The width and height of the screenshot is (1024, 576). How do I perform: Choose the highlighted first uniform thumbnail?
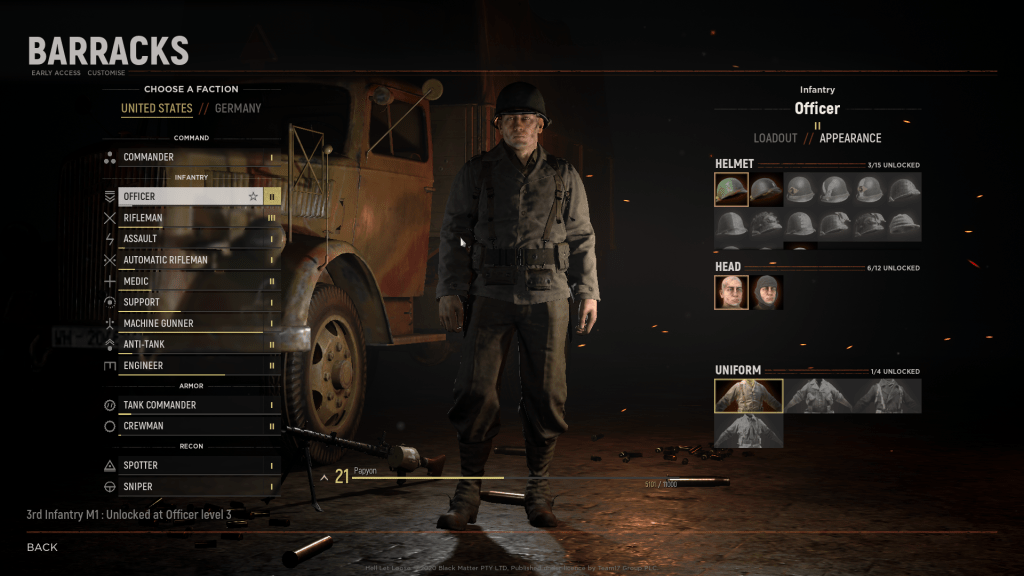pyautogui.click(x=748, y=396)
